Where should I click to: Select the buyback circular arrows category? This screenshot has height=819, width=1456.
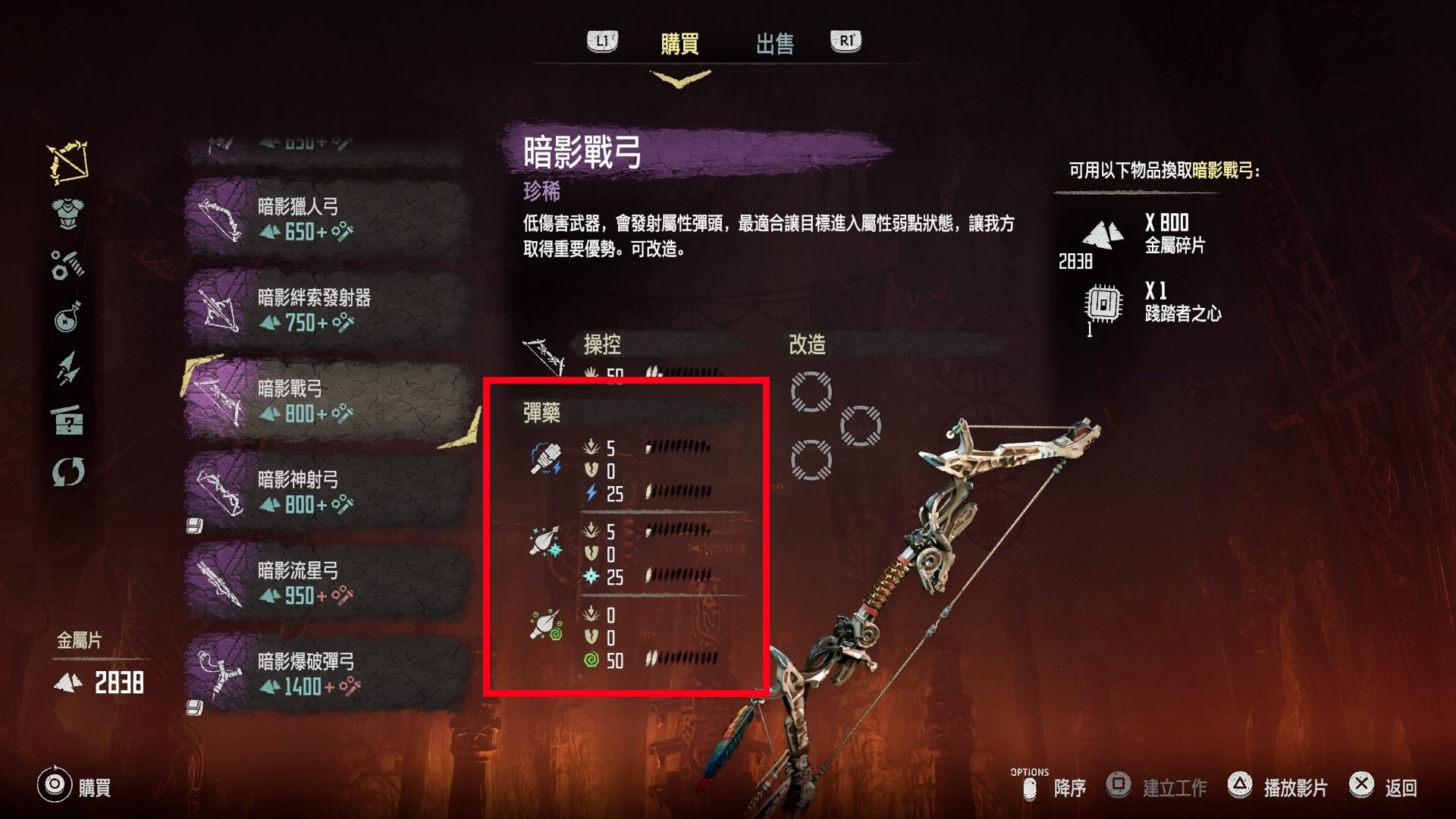pos(68,472)
